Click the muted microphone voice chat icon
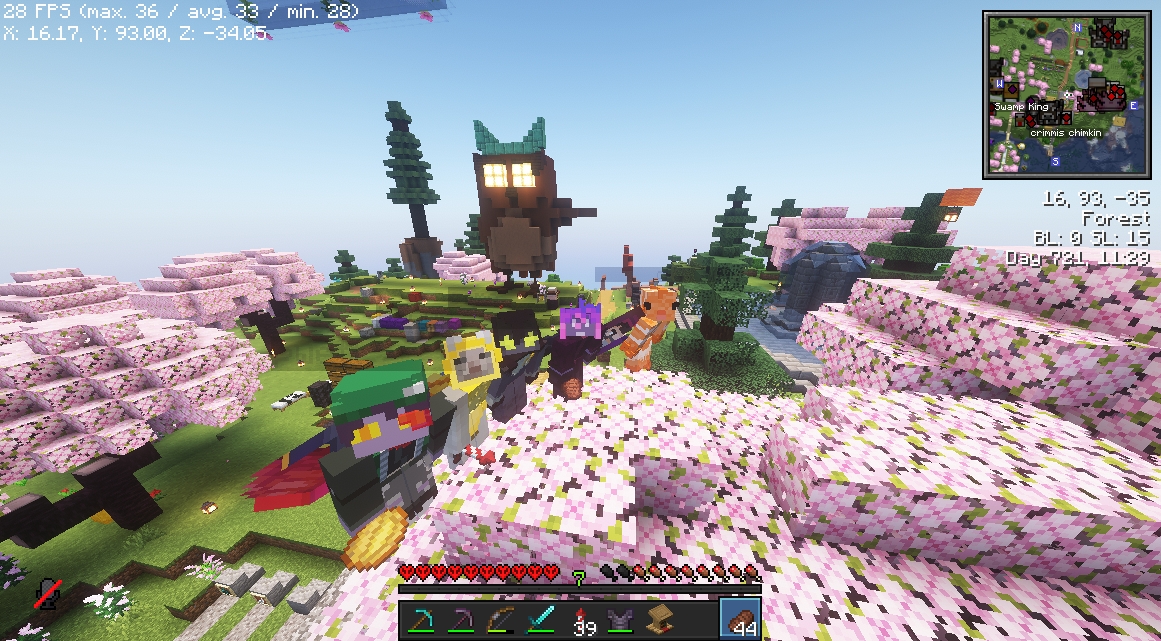The image size is (1161, 641). point(46,594)
